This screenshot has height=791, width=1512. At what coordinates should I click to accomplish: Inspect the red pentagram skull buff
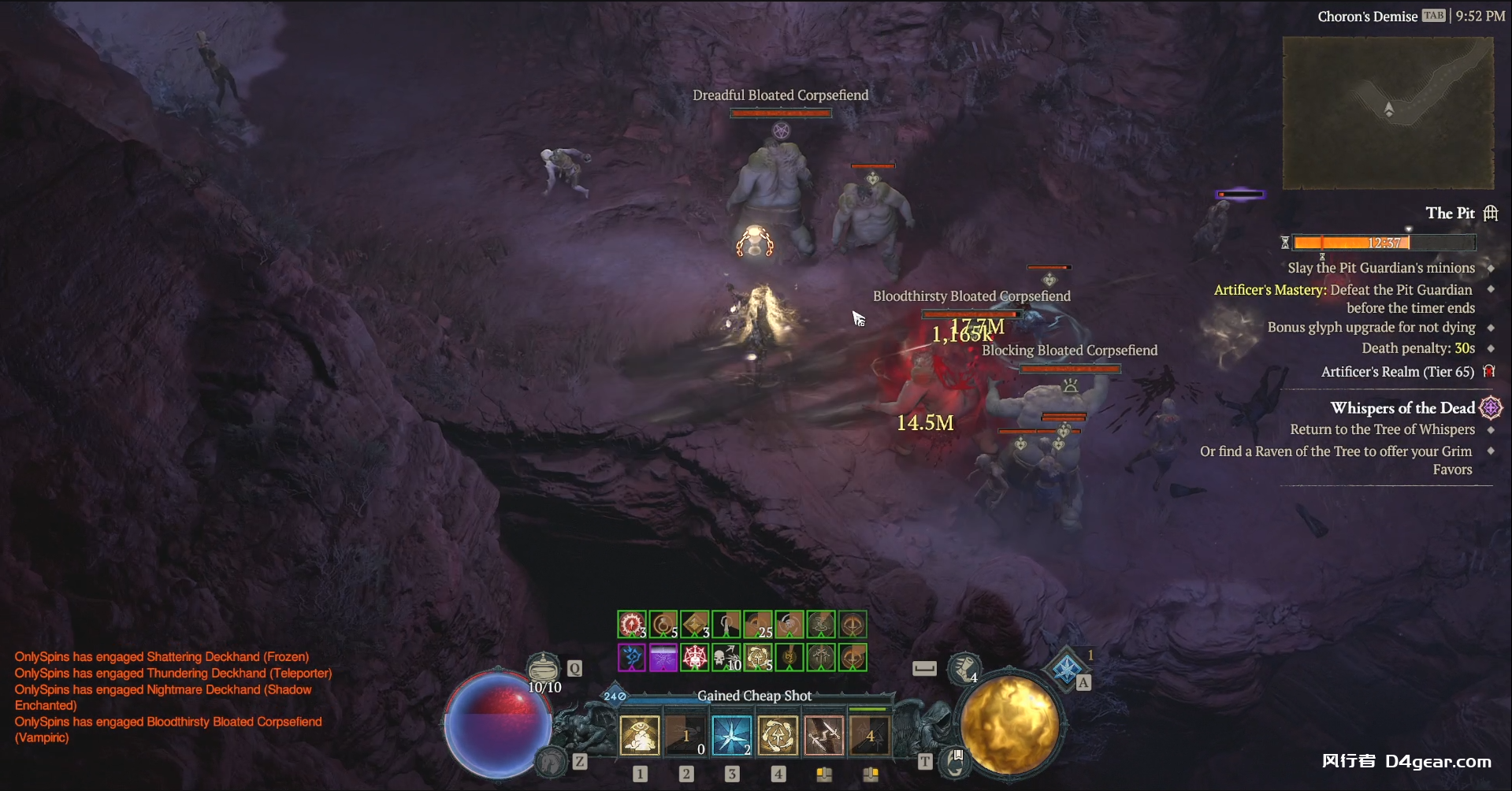click(695, 657)
